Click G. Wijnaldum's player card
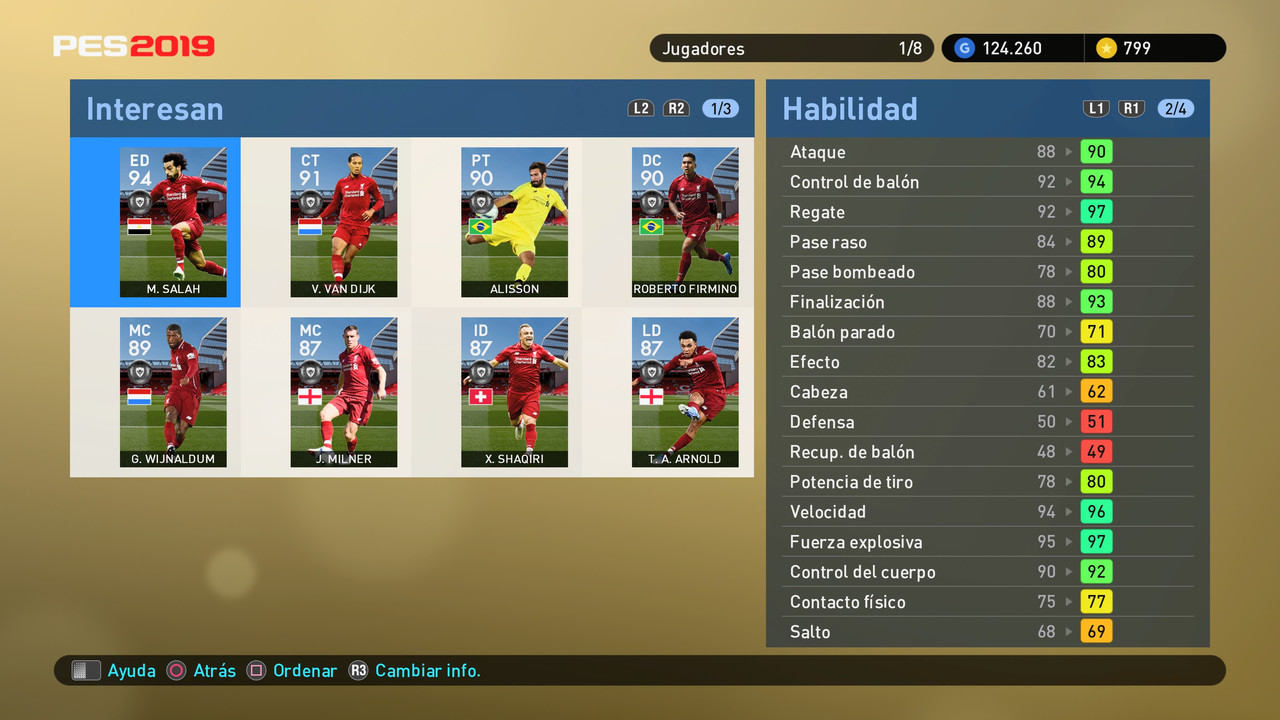1280x720 pixels. tap(173, 392)
